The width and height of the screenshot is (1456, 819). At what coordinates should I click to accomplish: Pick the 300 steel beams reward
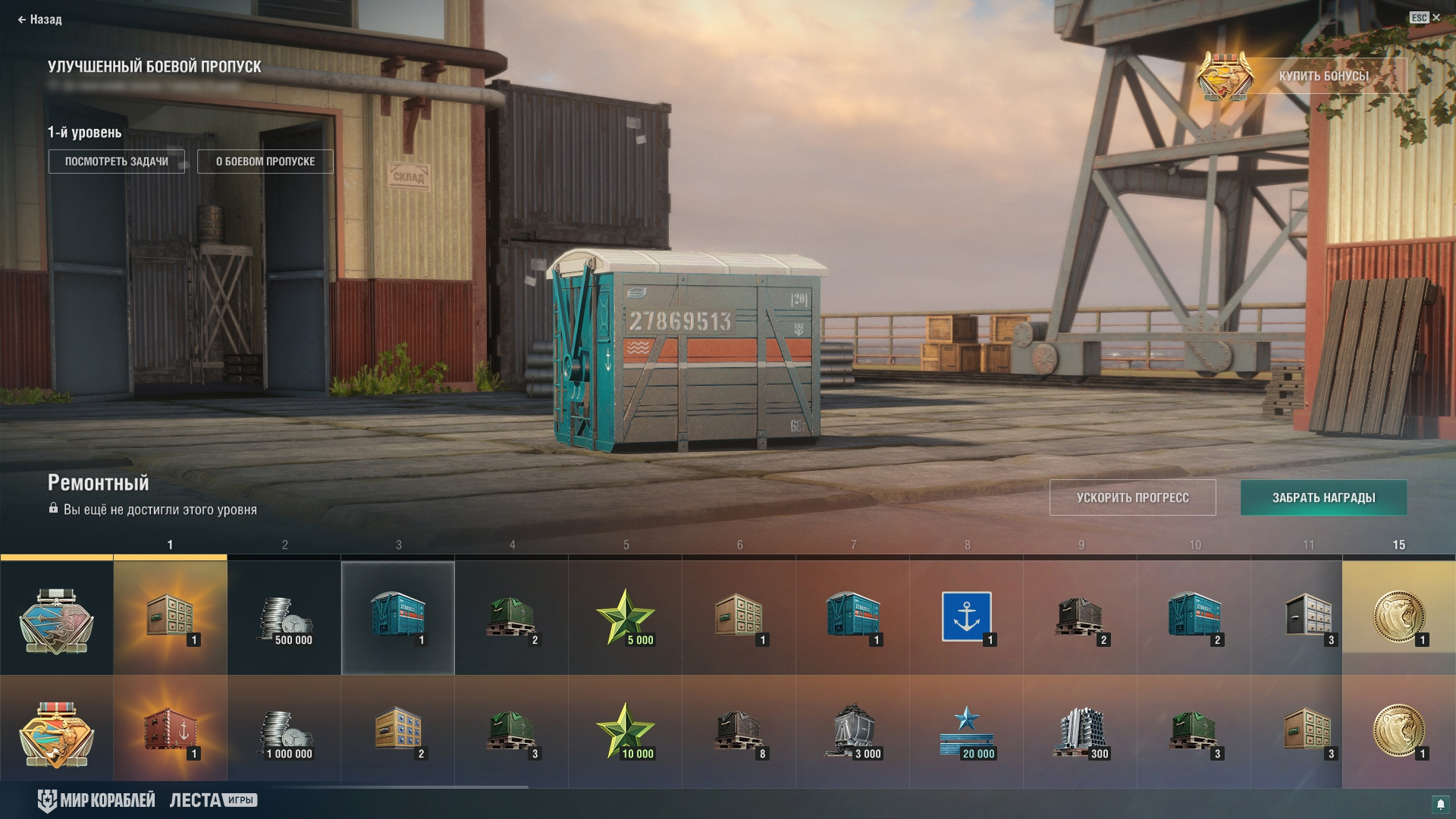click(1081, 733)
